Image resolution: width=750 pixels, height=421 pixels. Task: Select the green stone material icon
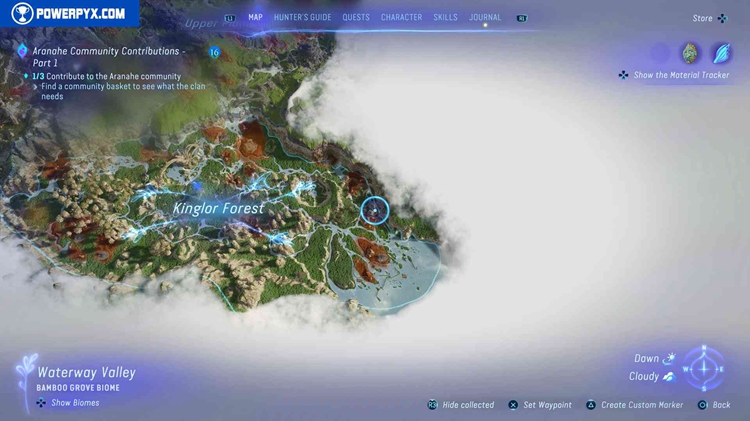click(x=690, y=53)
